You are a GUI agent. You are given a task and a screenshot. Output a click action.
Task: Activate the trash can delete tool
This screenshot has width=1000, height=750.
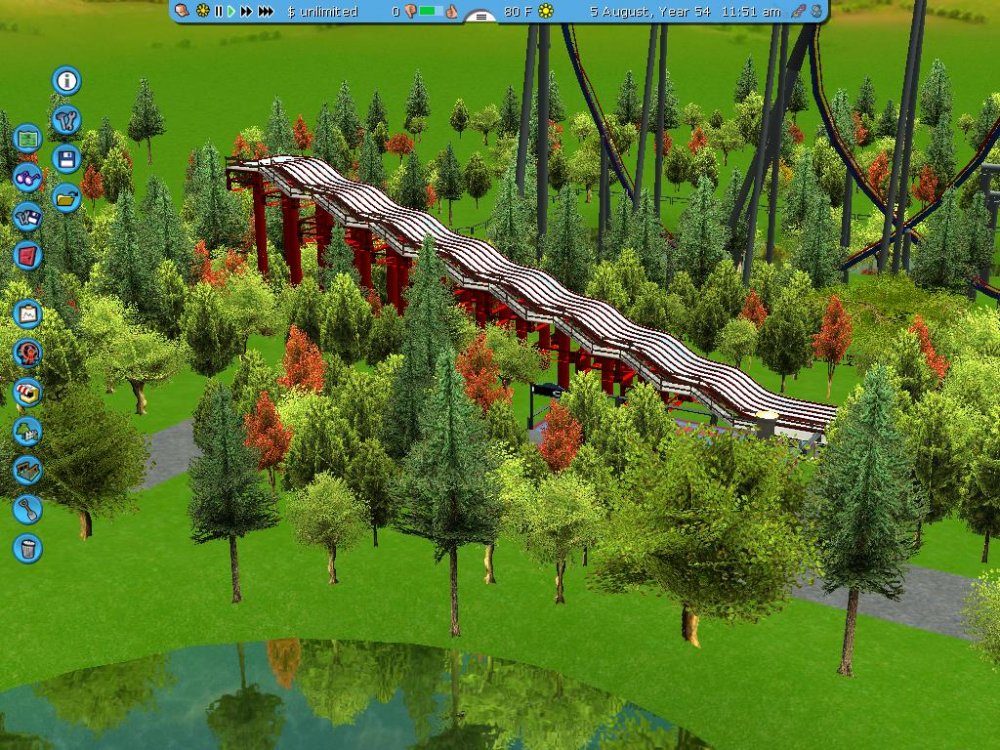tap(27, 548)
